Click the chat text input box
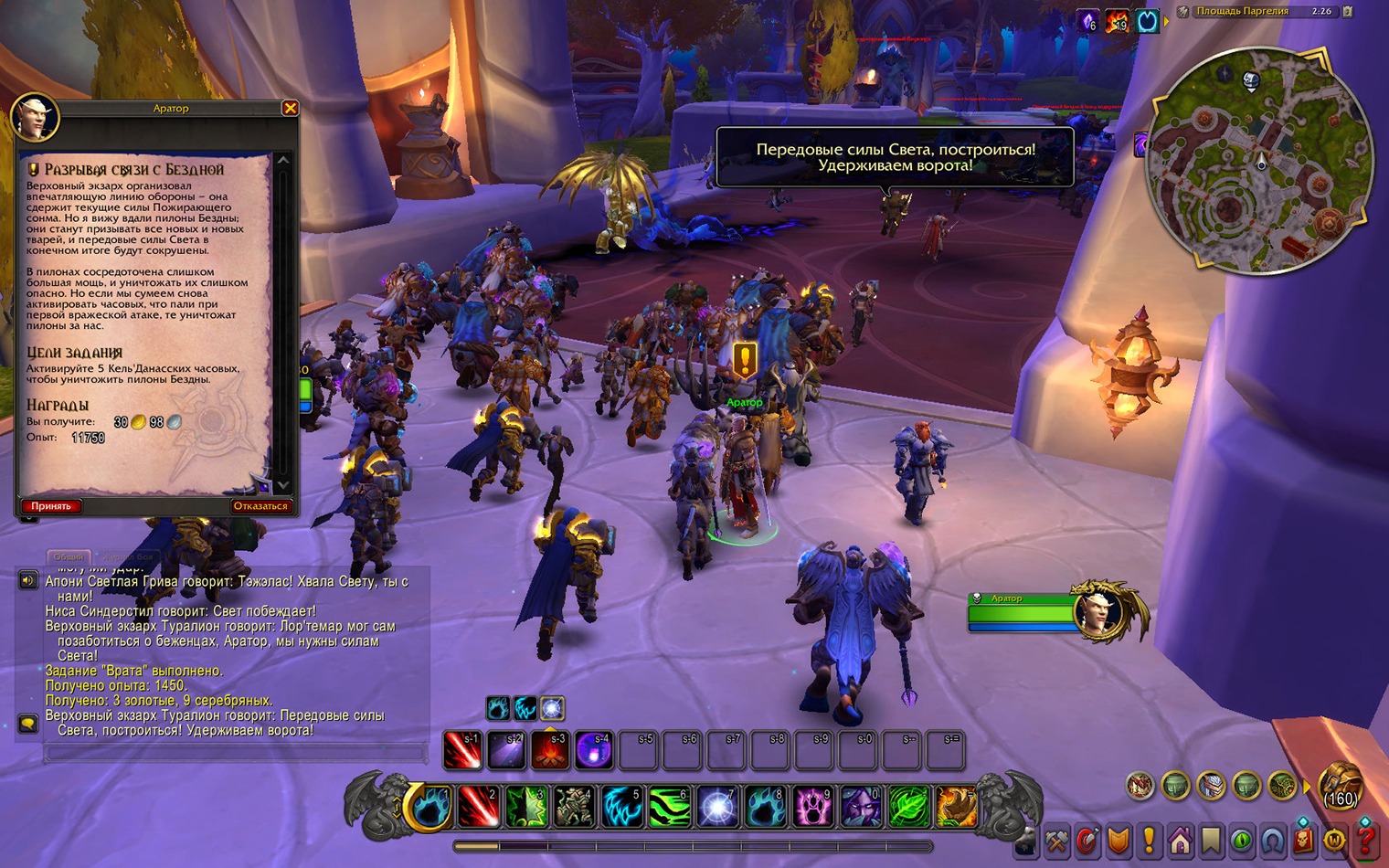Screen dimensions: 1389x868 [x=235, y=754]
